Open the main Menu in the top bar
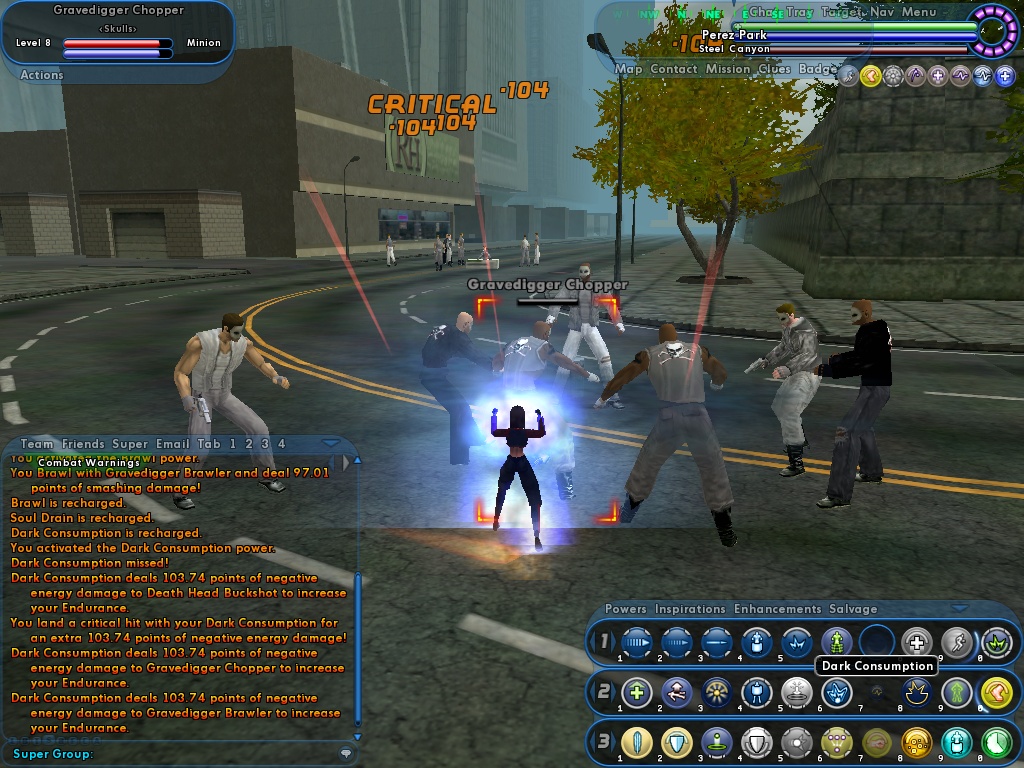This screenshot has width=1024, height=768. 919,12
